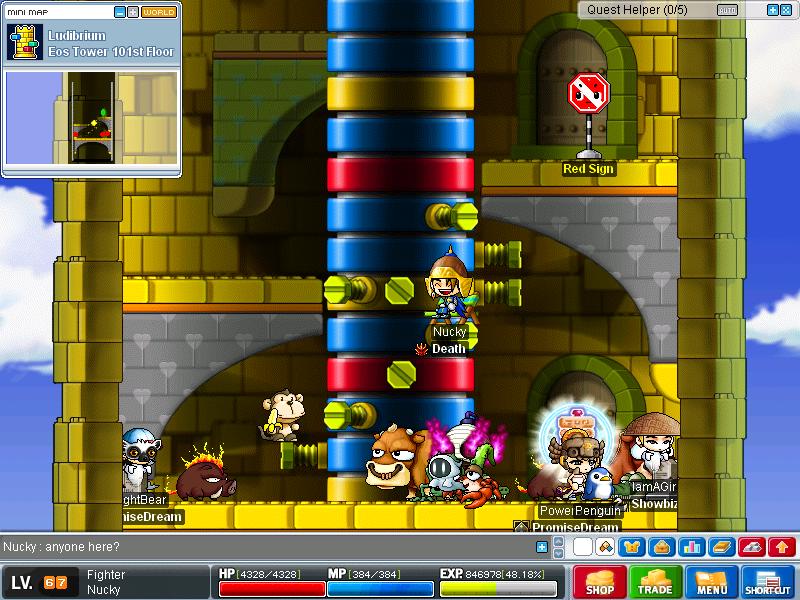
Task: Click the red up-arrow icon
Action: [x=782, y=547]
